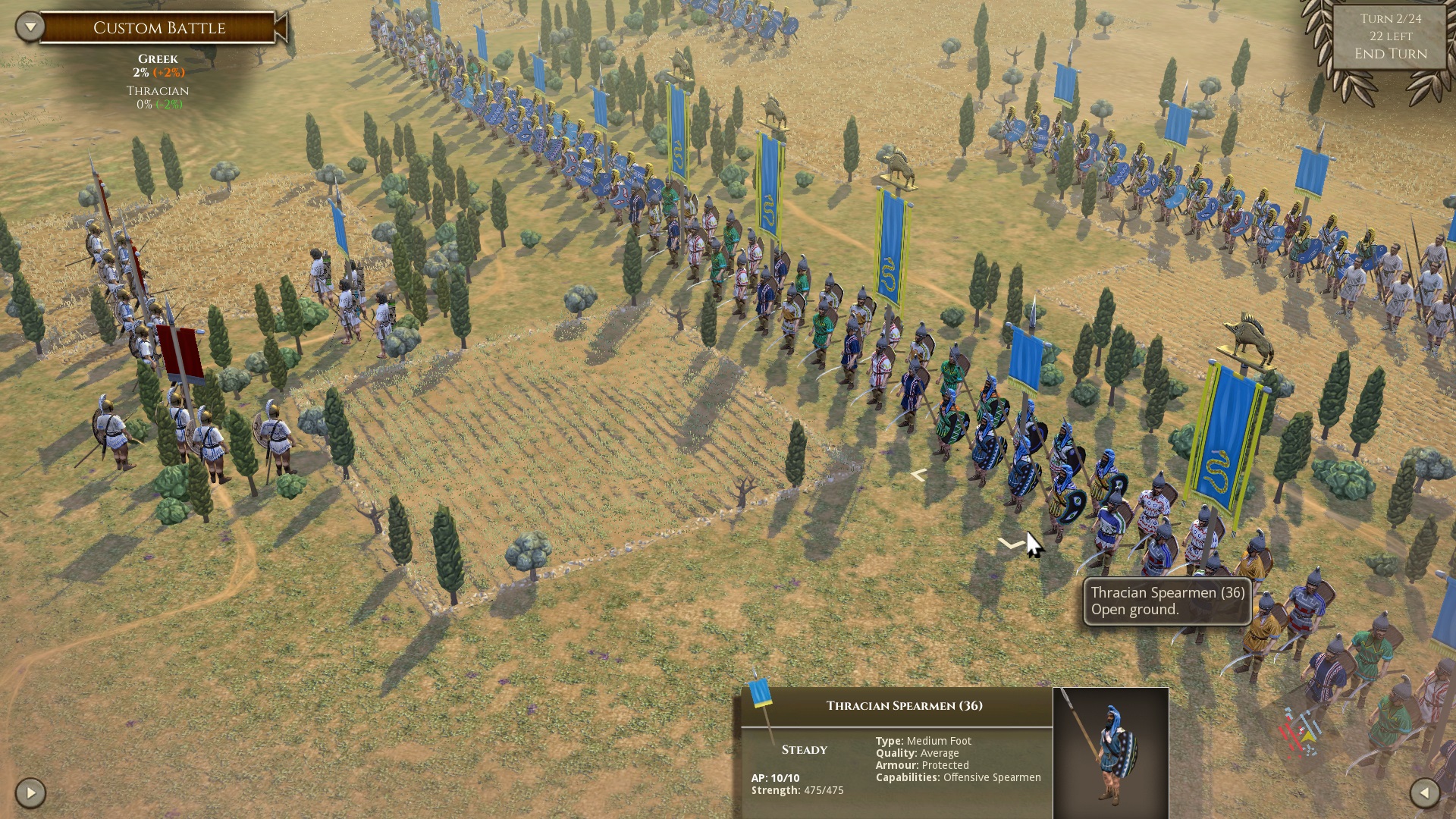Click the Thracian Spearmen open ground tooltip
This screenshot has width=1456, height=819.
[x=1166, y=601]
